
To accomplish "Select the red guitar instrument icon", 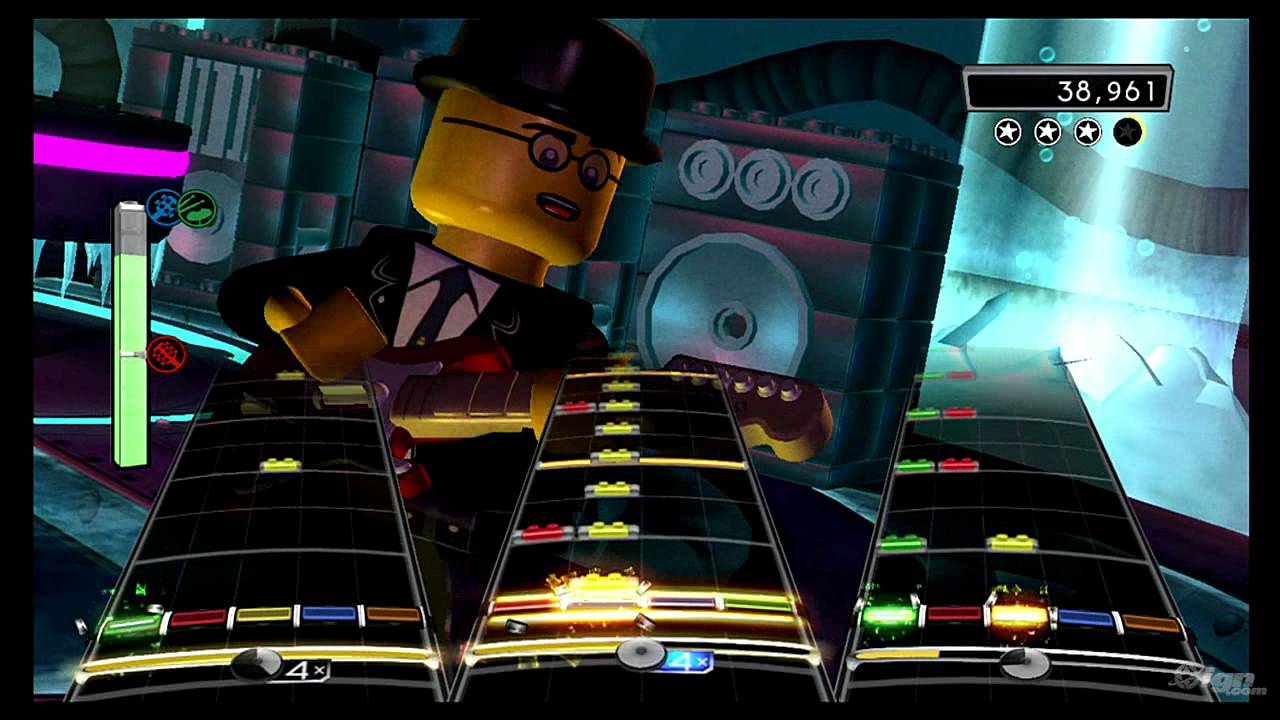I will click(x=166, y=355).
